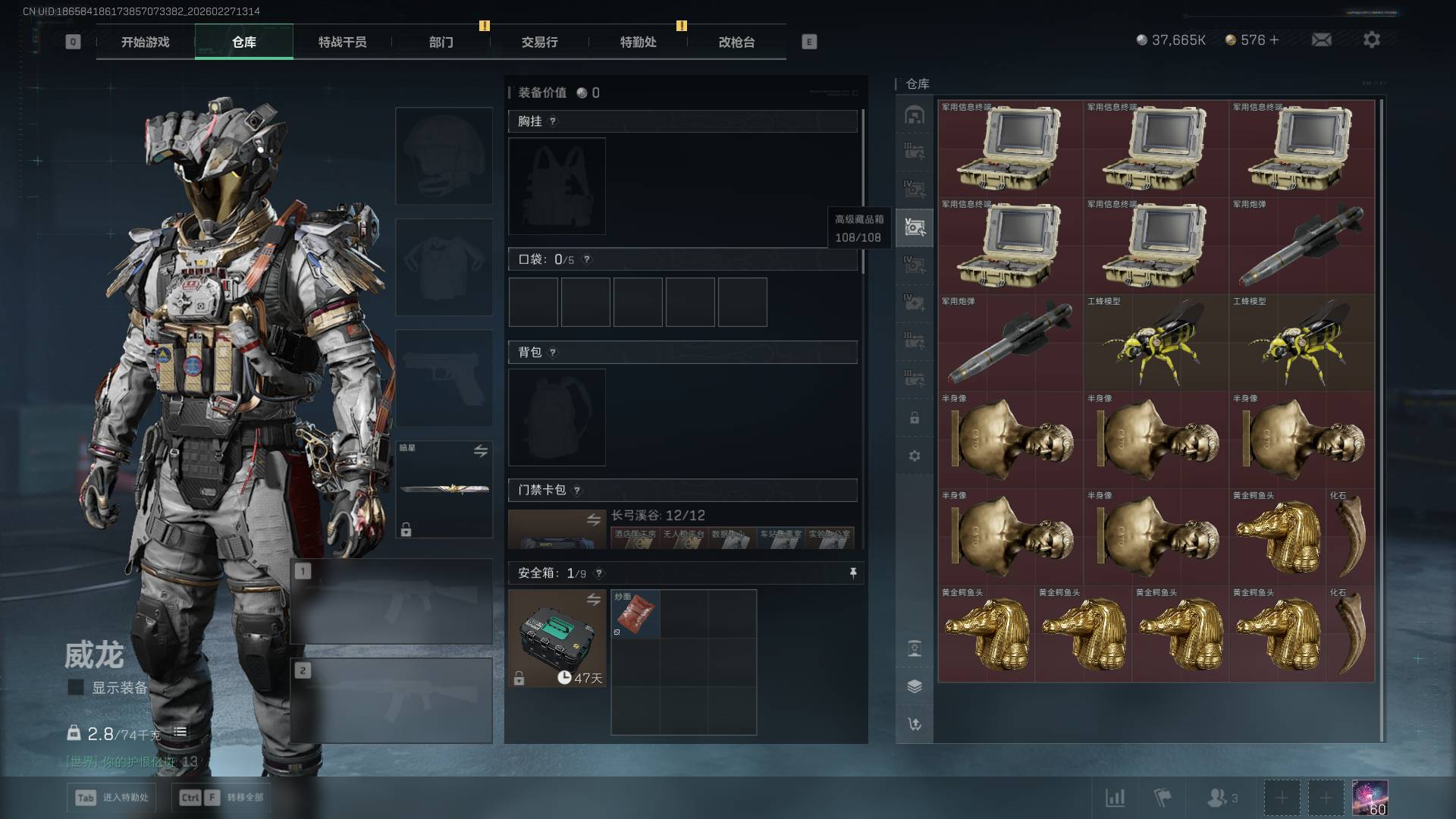Open the settings gear icon

(1371, 40)
